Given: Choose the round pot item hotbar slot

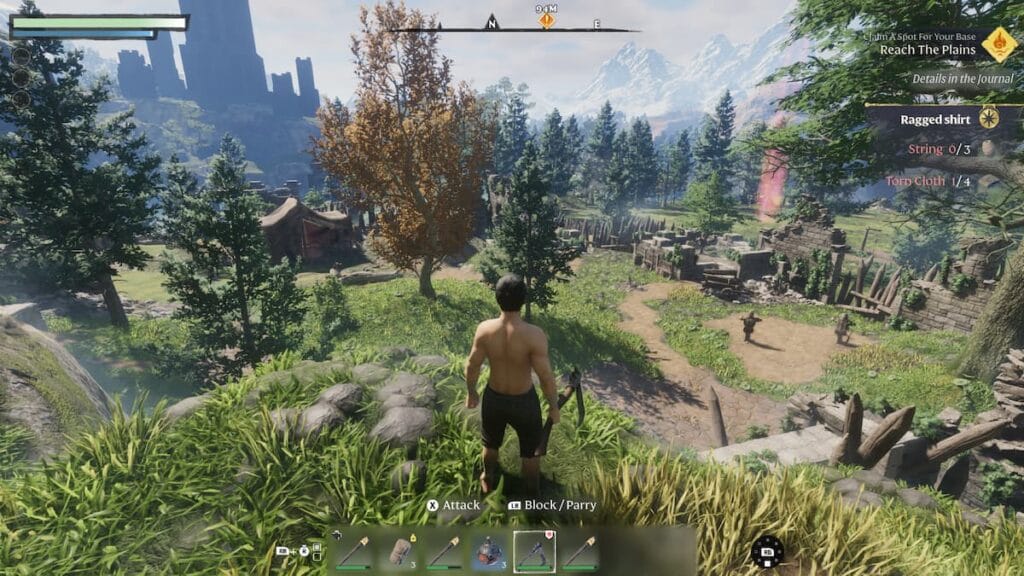Looking at the screenshot, I should point(487,551).
